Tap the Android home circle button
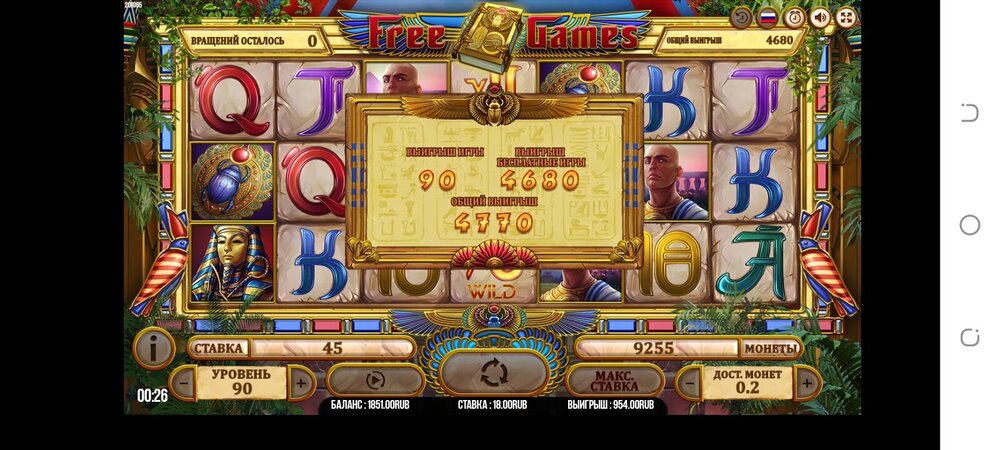The image size is (1000, 450). point(969,225)
